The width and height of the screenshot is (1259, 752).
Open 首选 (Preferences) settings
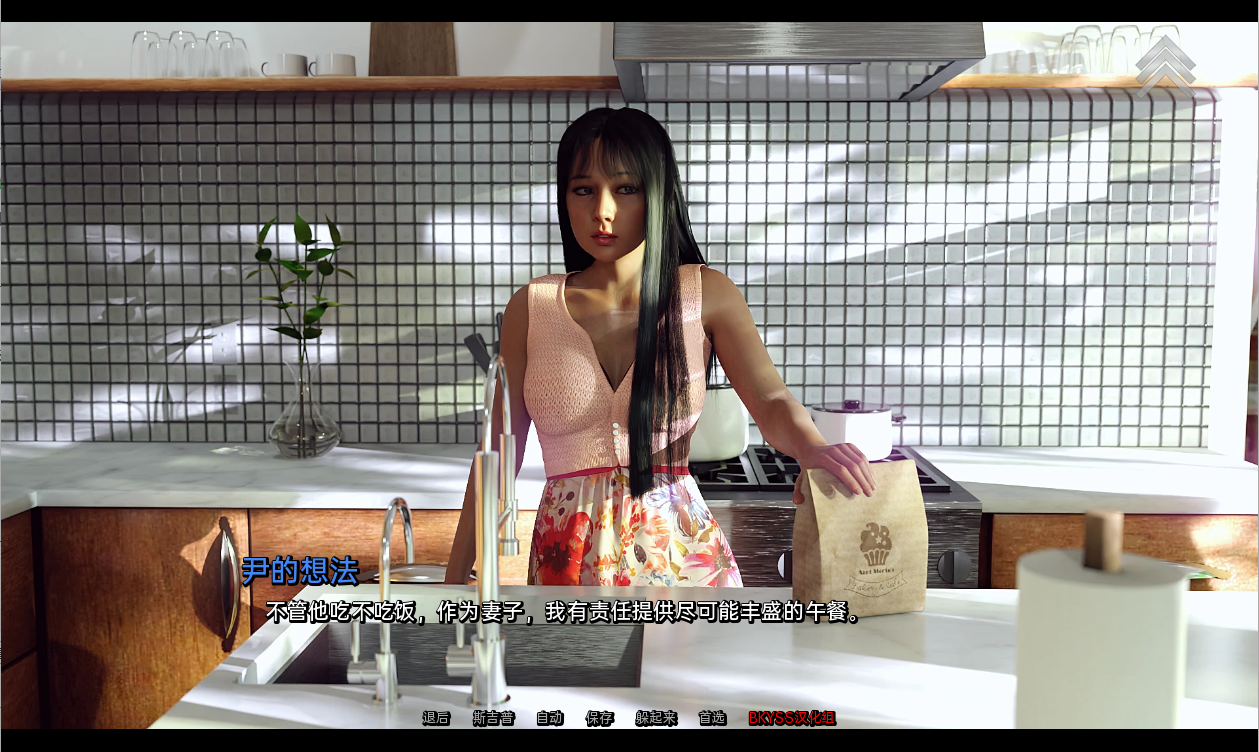[712, 718]
